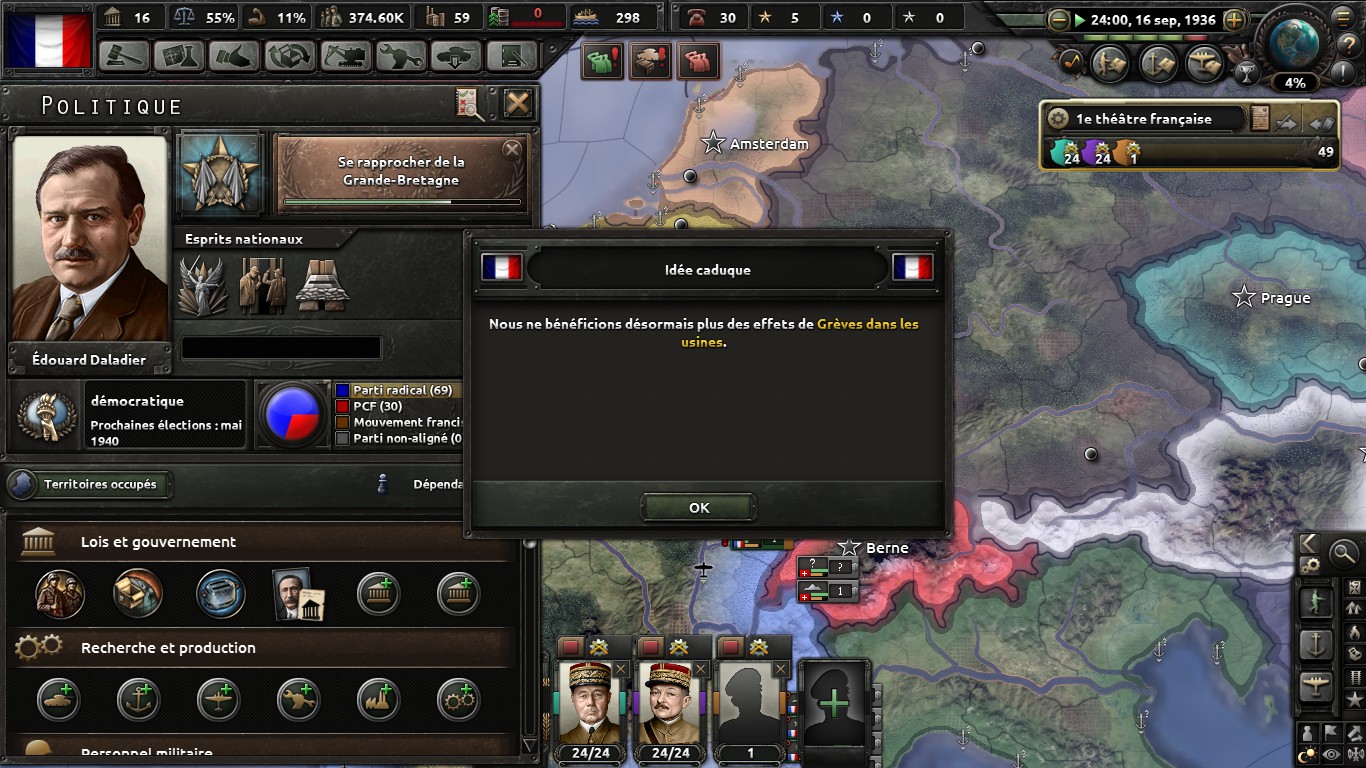Open the production menu with the wrench icon
This screenshot has height=768, width=1366.
(400, 56)
